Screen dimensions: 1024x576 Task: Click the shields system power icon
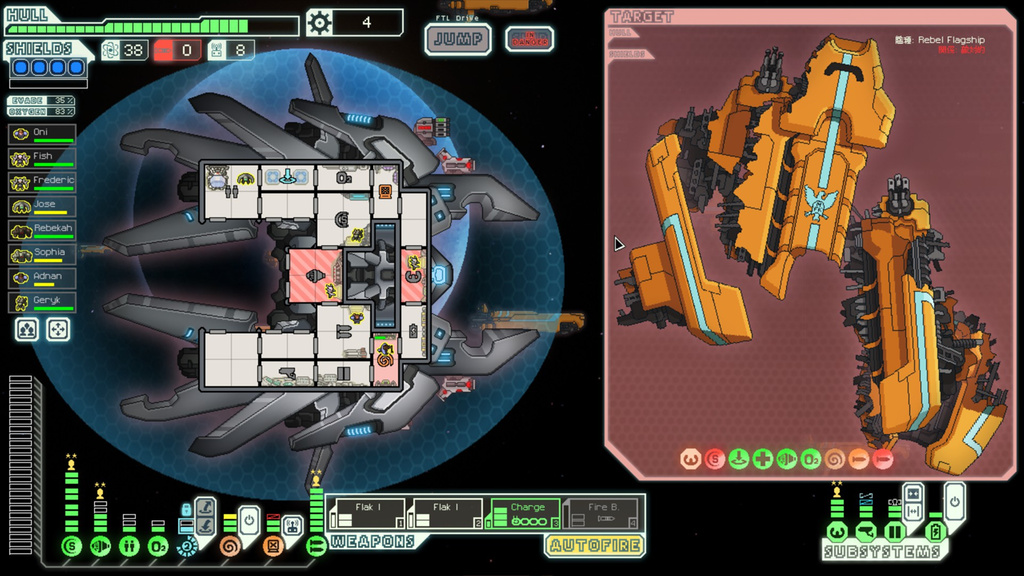(x=71, y=546)
